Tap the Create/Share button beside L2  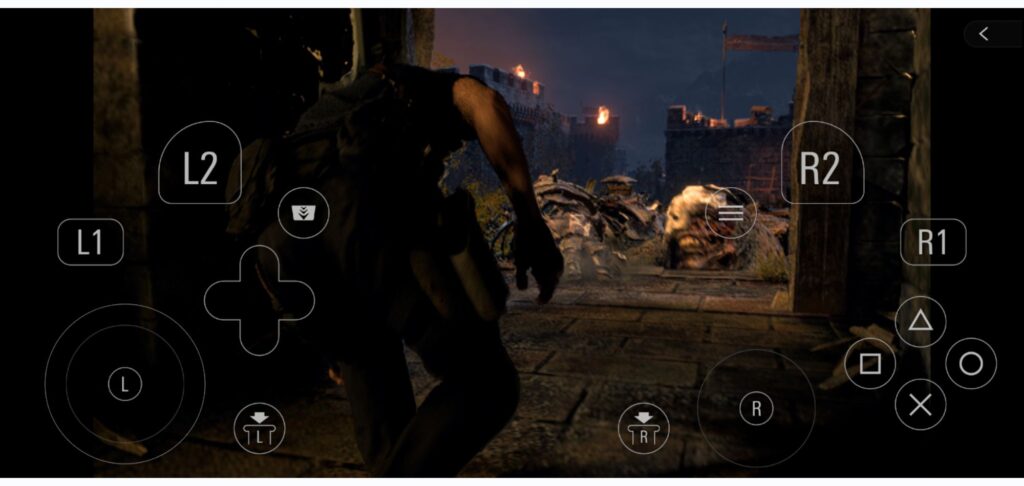[x=303, y=213]
